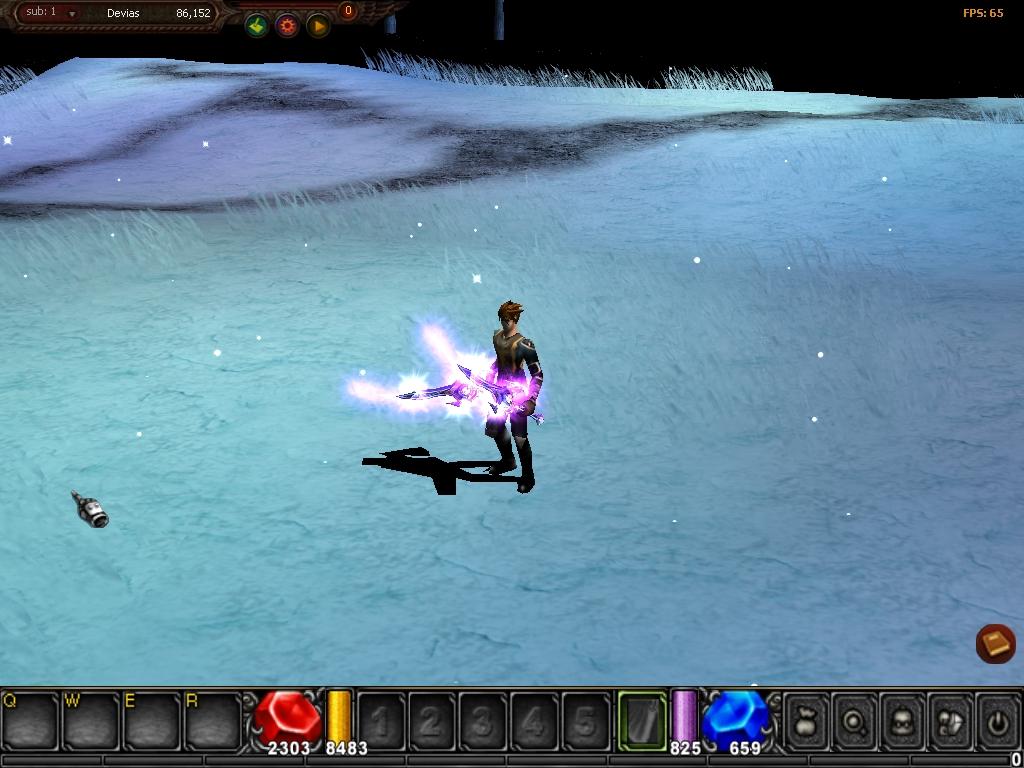The width and height of the screenshot is (1024, 768).
Task: Click the power button to exit
Action: coord(996,720)
